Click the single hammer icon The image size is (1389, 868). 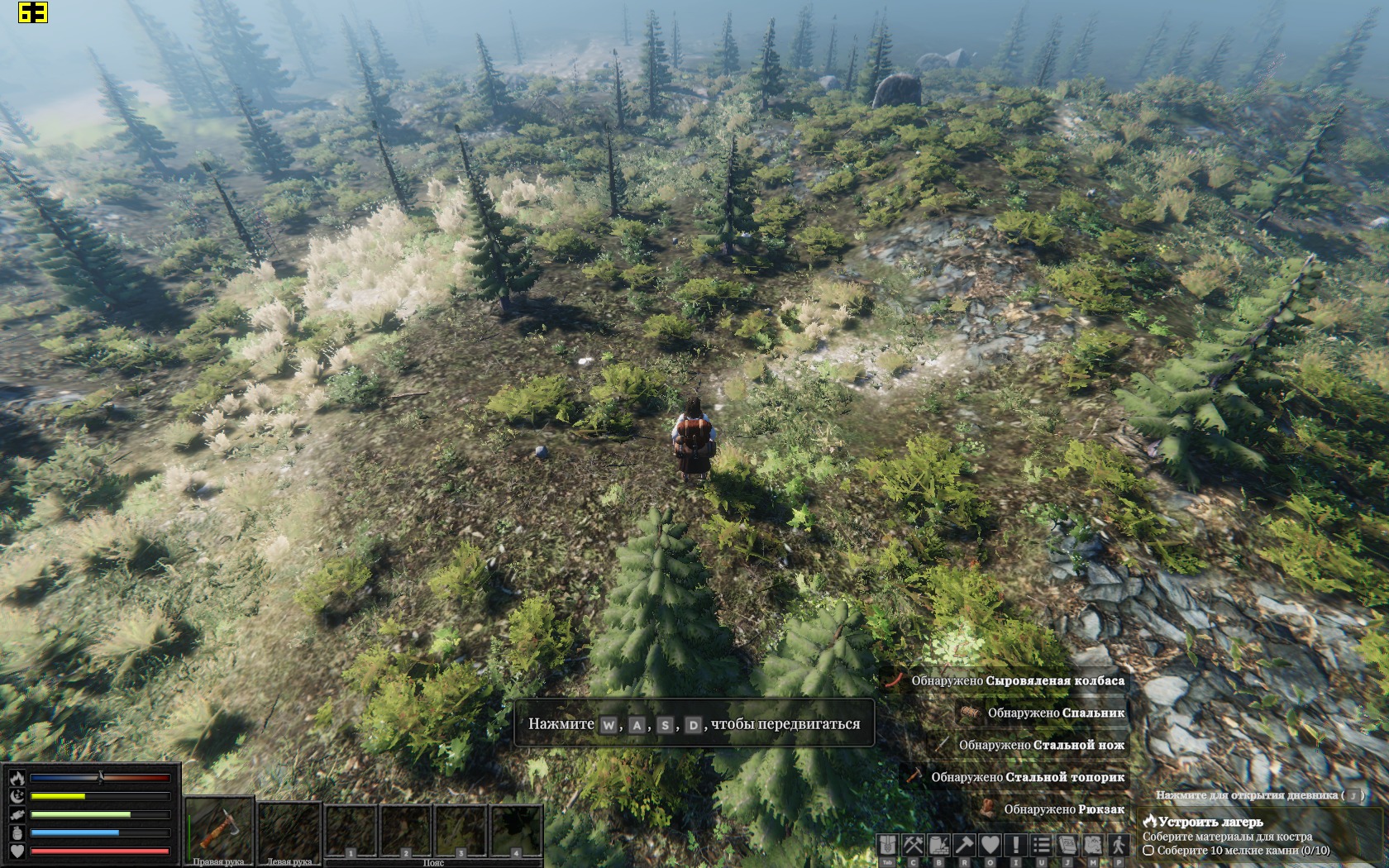[964, 845]
